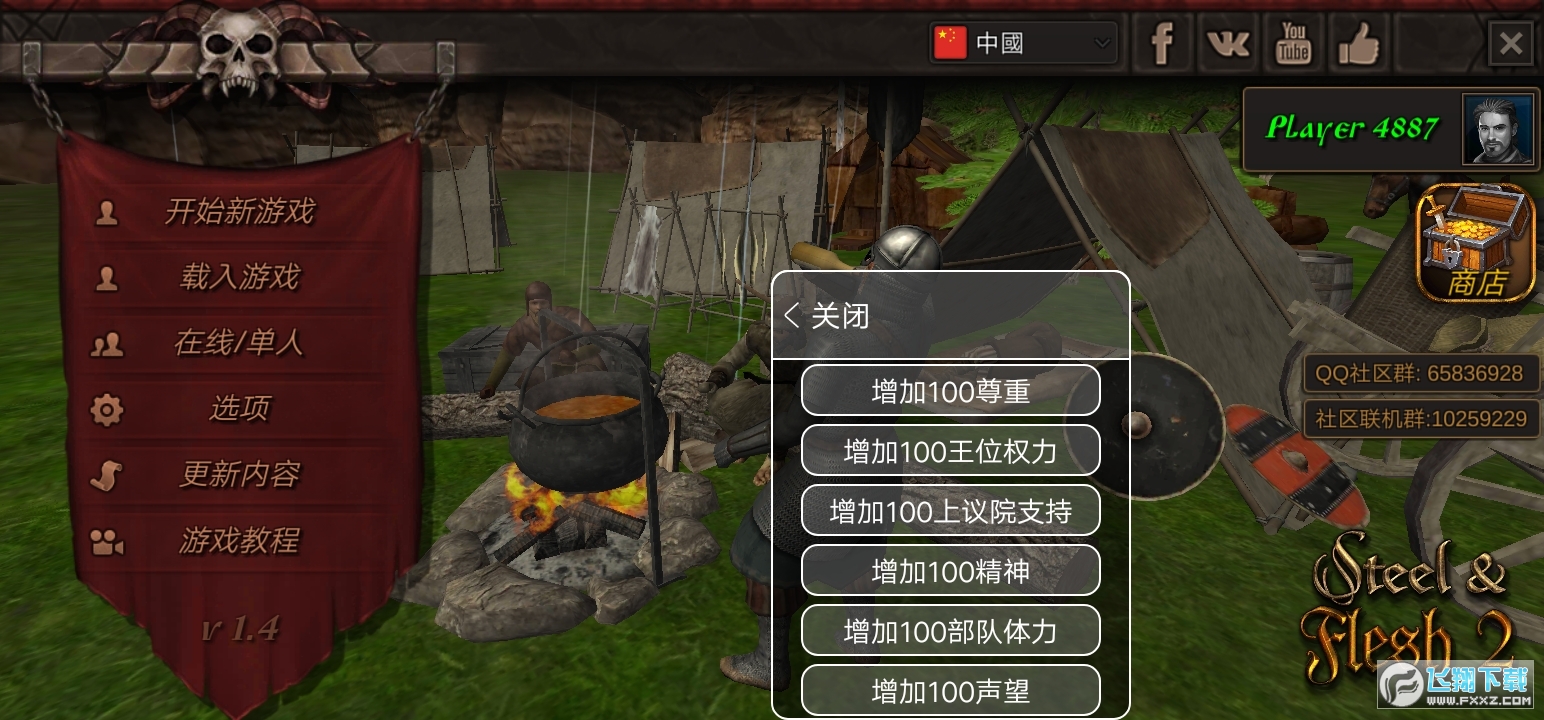Click the thumbs-up rating icon
The height and width of the screenshot is (720, 1544).
pos(1358,42)
